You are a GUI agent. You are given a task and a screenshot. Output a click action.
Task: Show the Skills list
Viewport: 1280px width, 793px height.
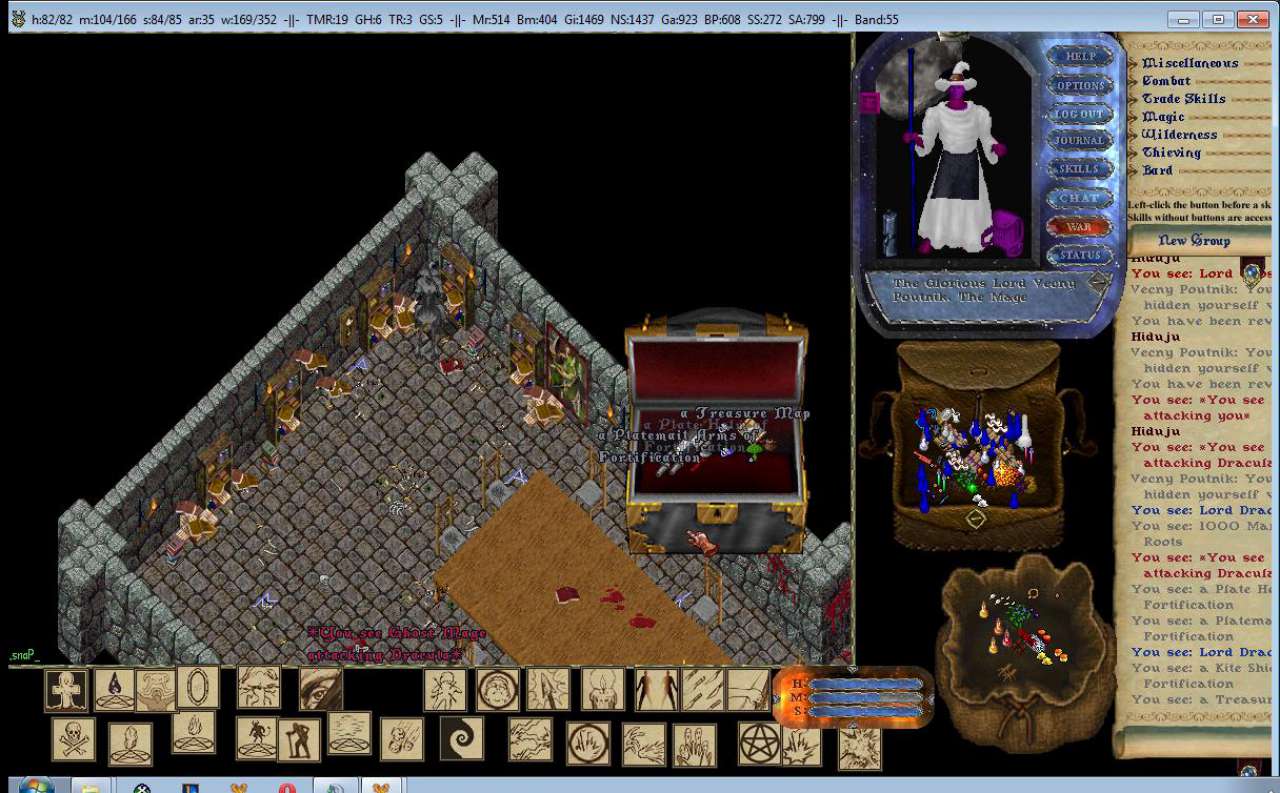click(x=1080, y=169)
